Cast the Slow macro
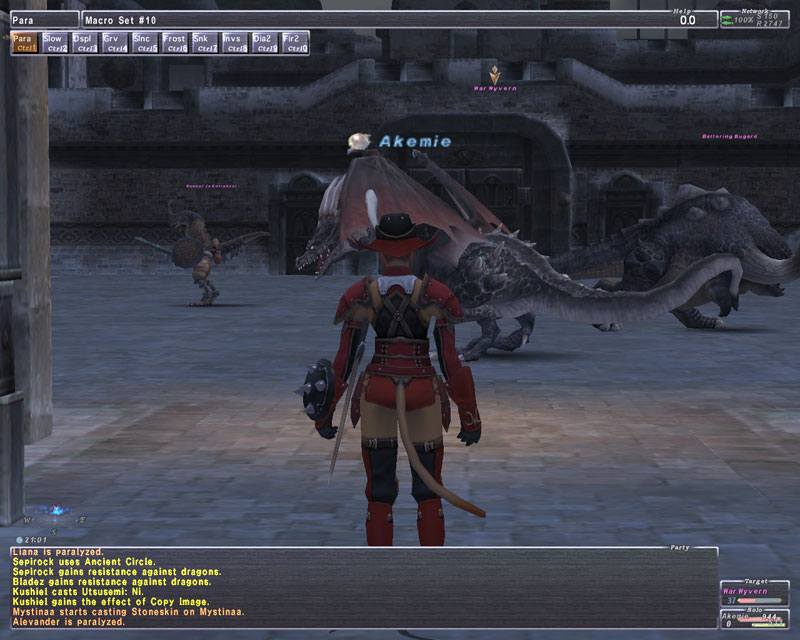 [55, 42]
